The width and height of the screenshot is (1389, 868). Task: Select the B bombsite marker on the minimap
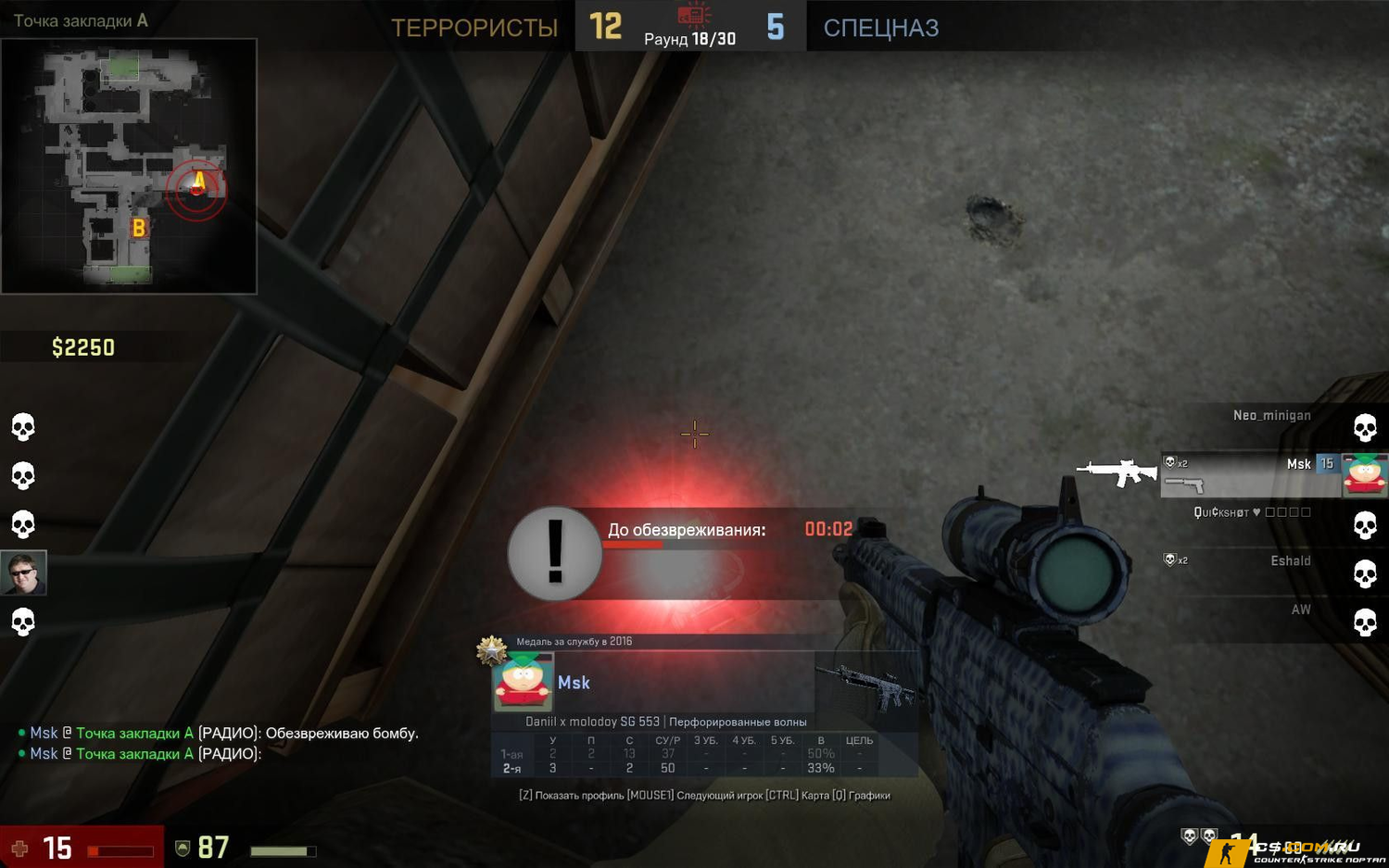click(x=138, y=227)
